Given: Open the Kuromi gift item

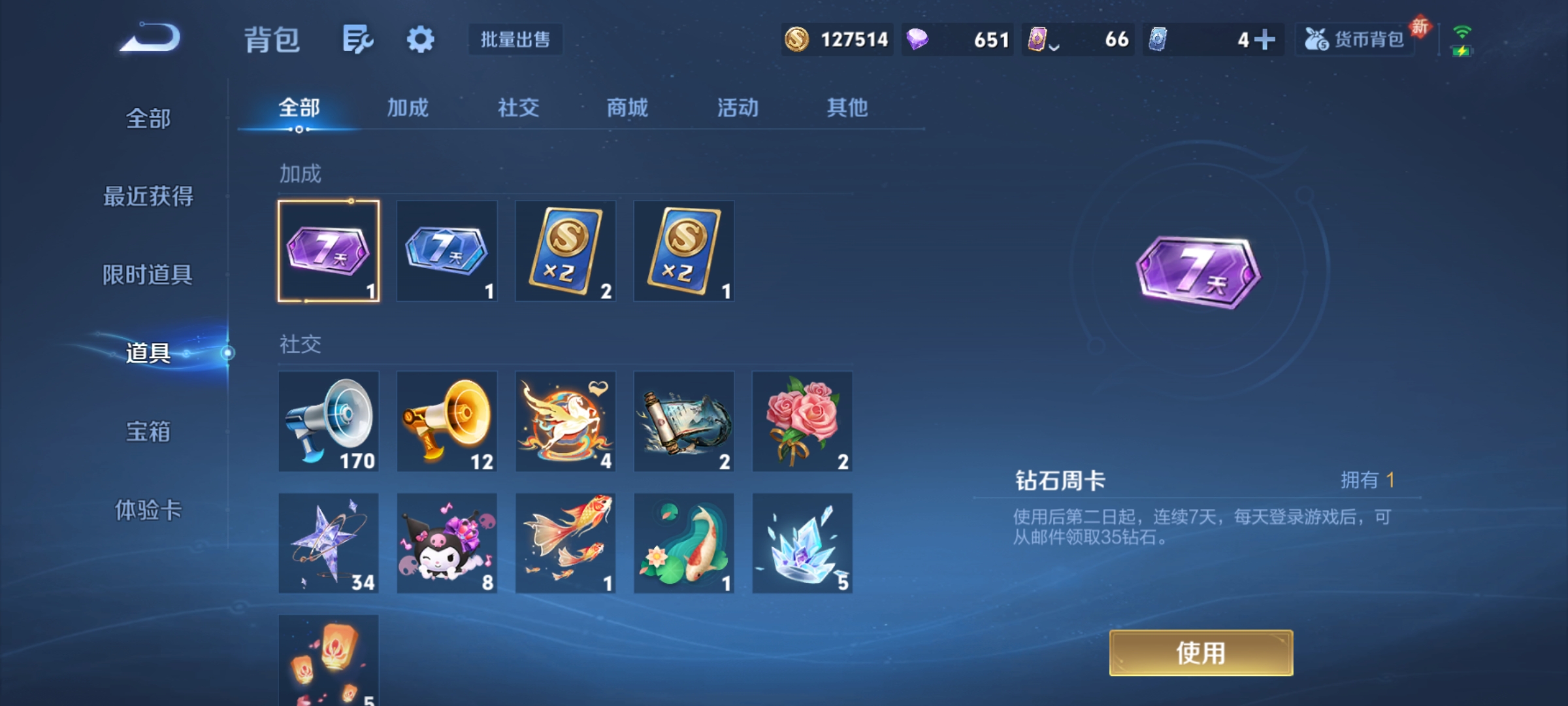Looking at the screenshot, I should click(x=447, y=543).
